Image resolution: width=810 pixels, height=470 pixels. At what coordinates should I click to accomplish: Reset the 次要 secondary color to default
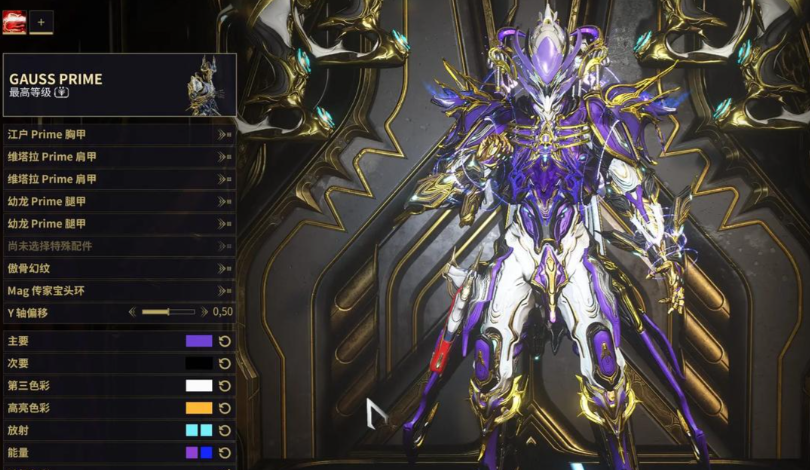tap(225, 363)
